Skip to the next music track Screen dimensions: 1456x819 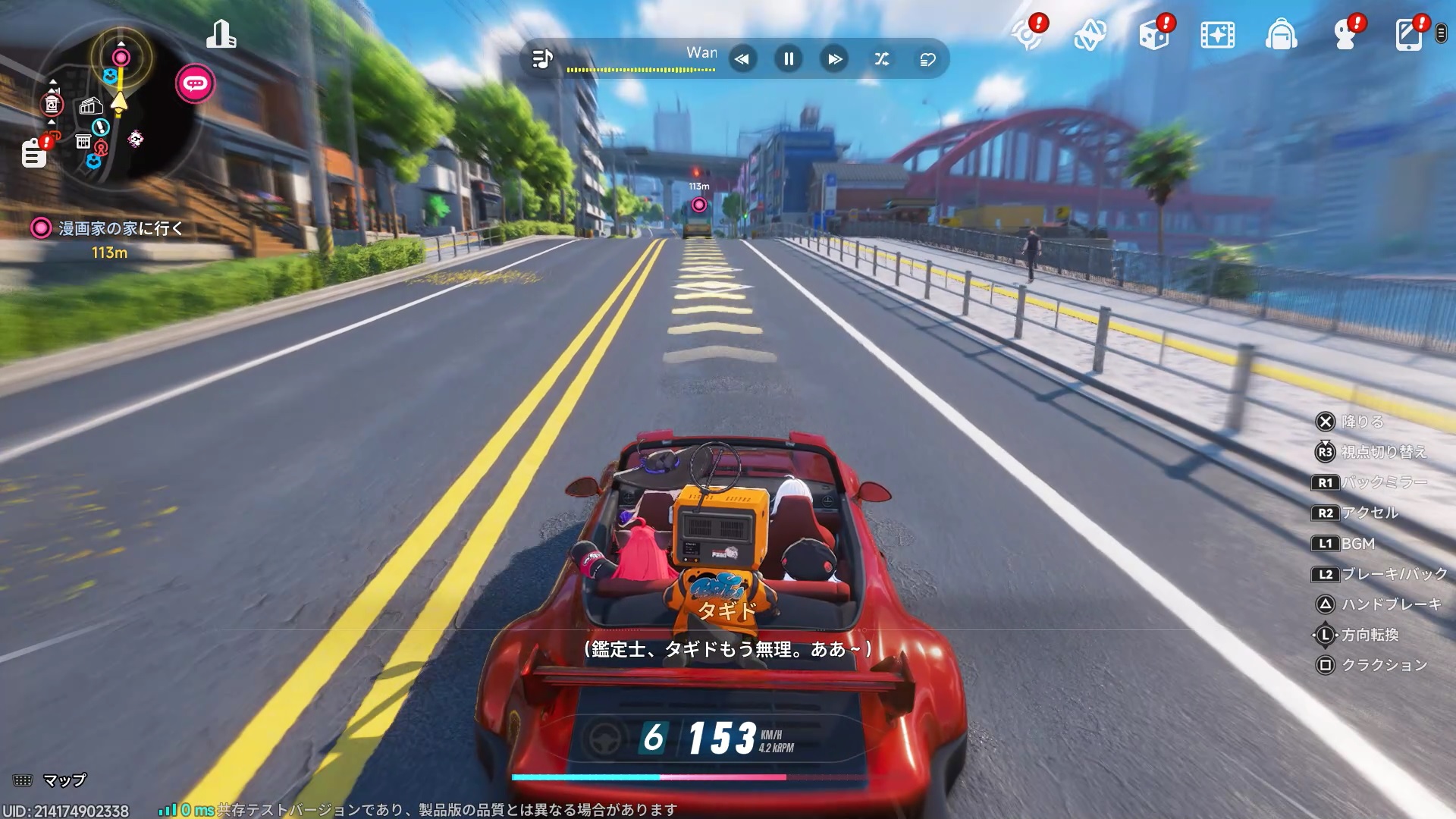pyautogui.click(x=834, y=59)
